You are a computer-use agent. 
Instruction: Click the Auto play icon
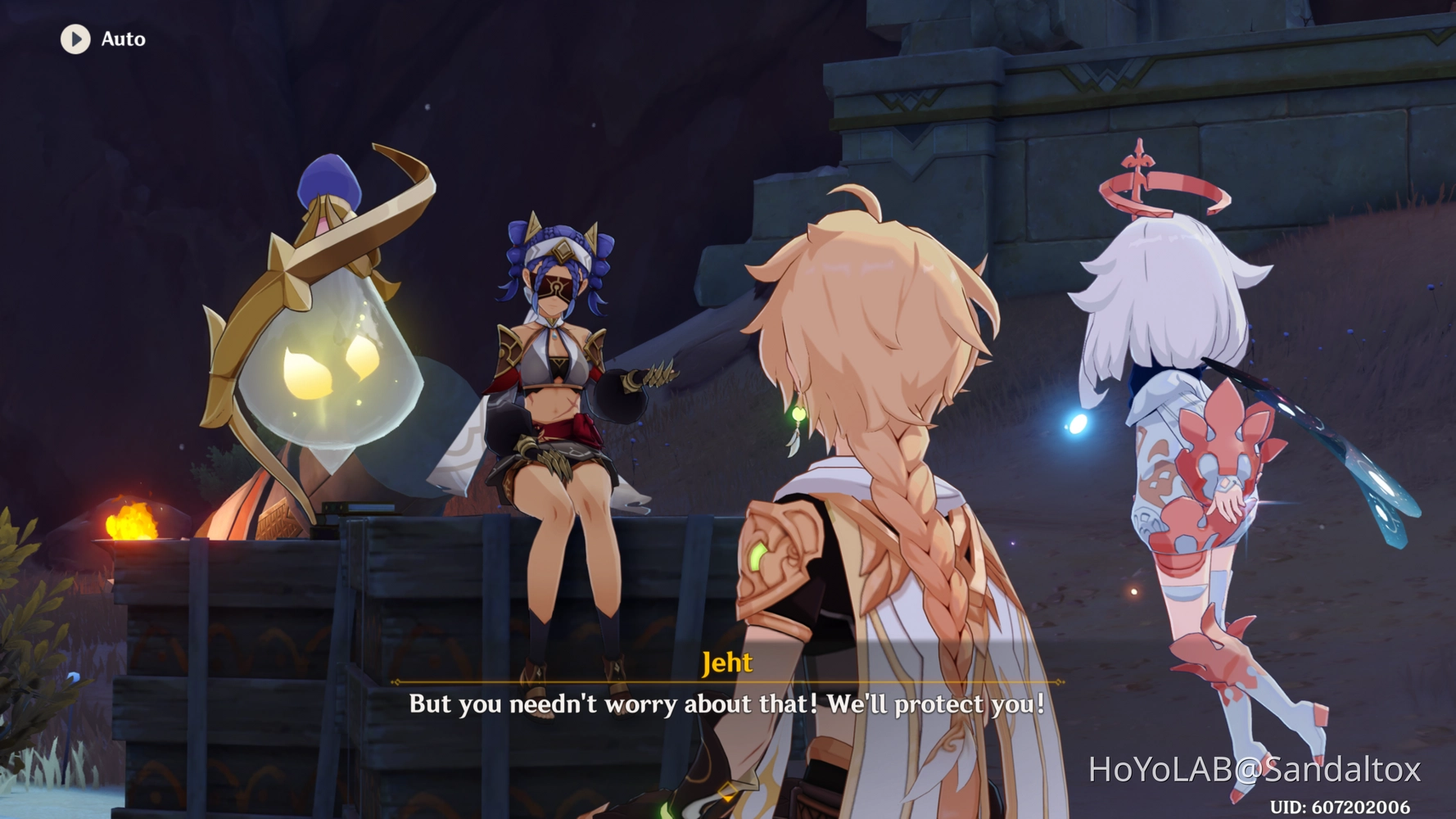(x=74, y=38)
